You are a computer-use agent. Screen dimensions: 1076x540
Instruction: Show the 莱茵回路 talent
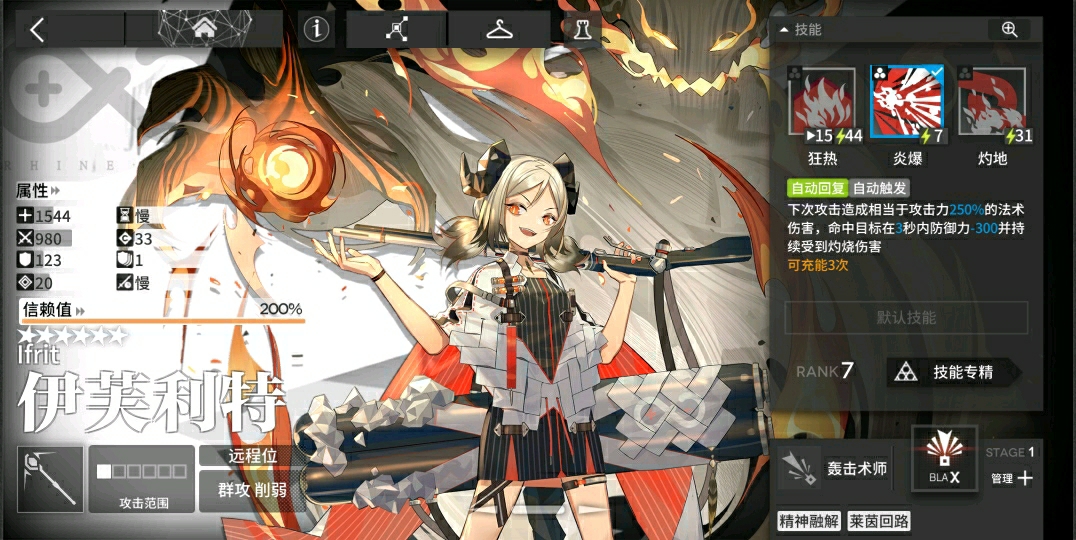tap(878, 521)
